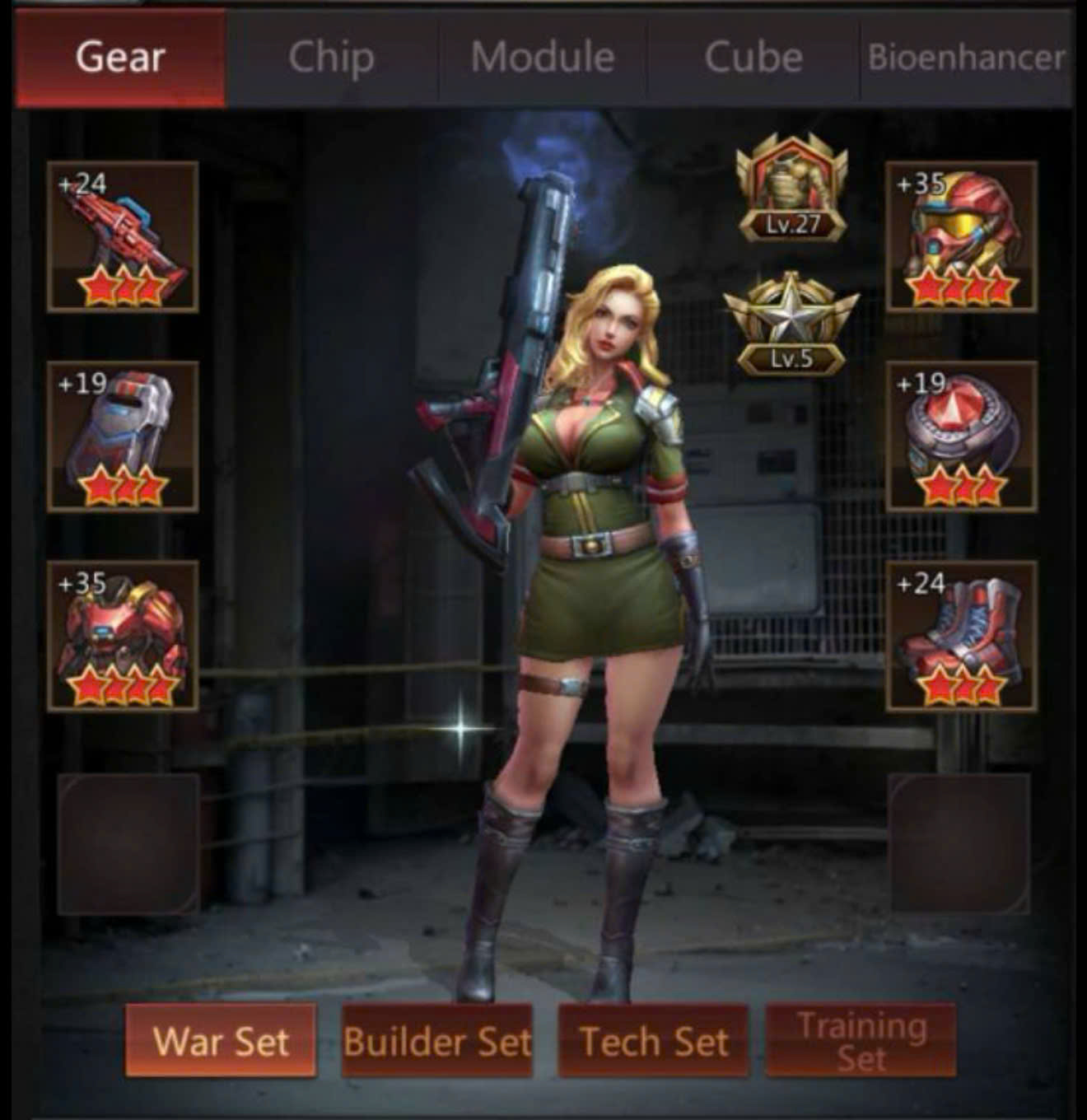Select the +35 red chest armor slot
Image resolution: width=1087 pixels, height=1120 pixels.
pos(123,636)
